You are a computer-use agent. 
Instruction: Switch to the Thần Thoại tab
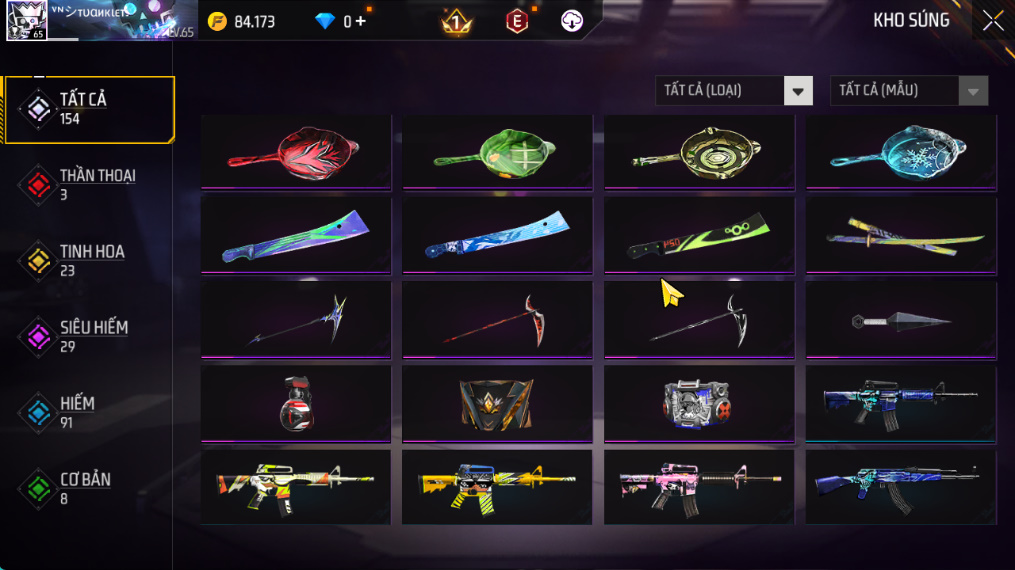click(x=90, y=184)
